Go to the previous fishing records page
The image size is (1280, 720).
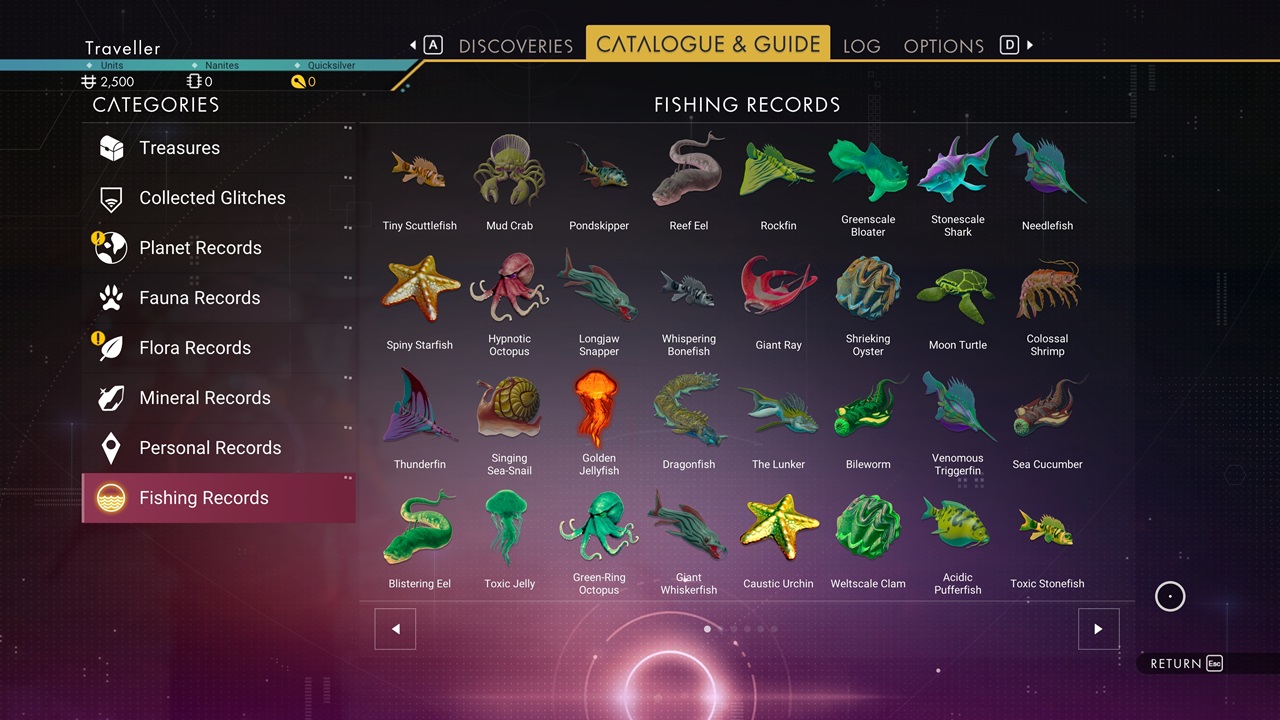click(395, 629)
